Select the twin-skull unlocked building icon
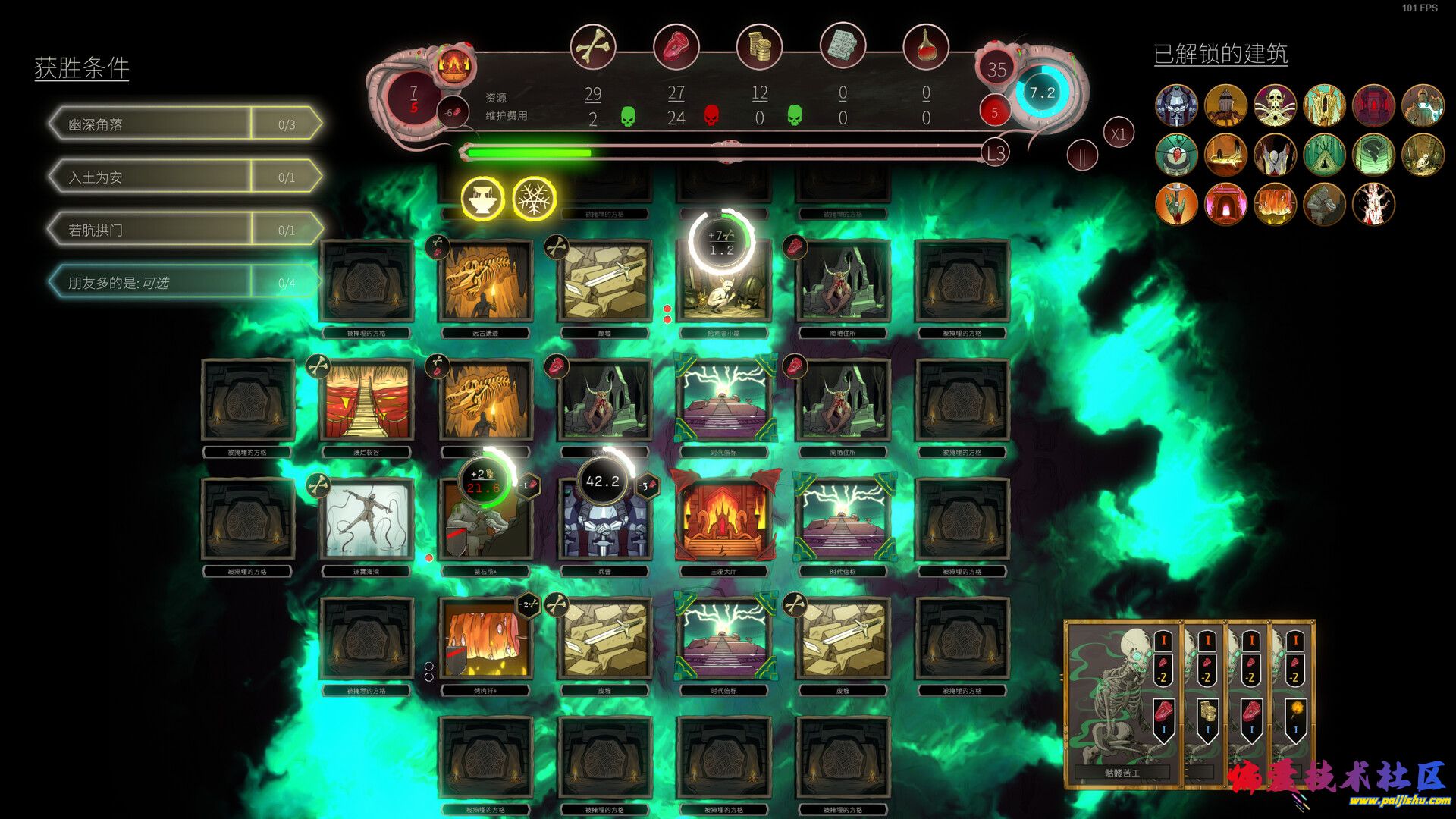This screenshot has height=819, width=1456. click(x=1275, y=105)
